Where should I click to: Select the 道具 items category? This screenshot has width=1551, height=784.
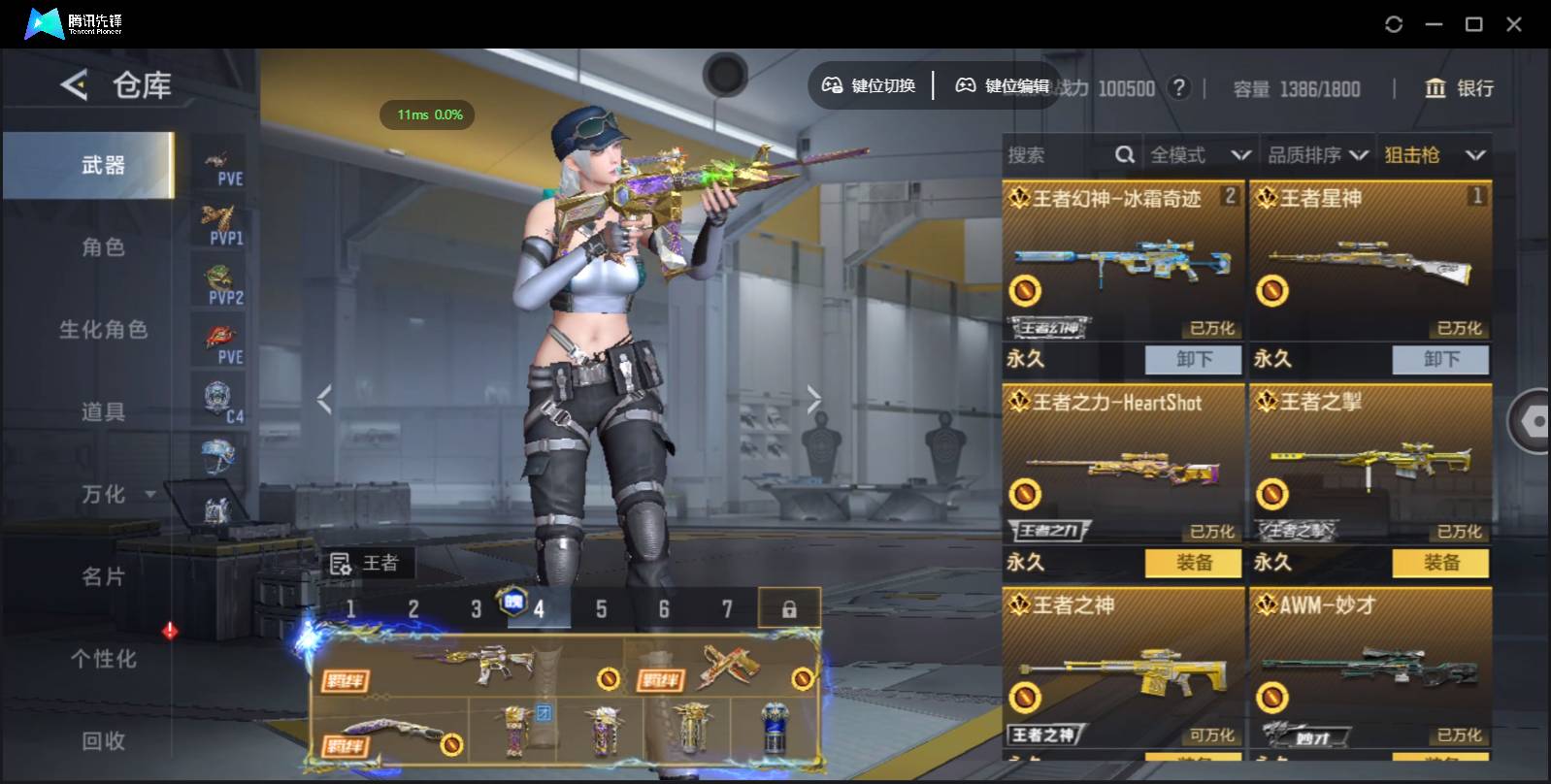pyautogui.click(x=103, y=412)
